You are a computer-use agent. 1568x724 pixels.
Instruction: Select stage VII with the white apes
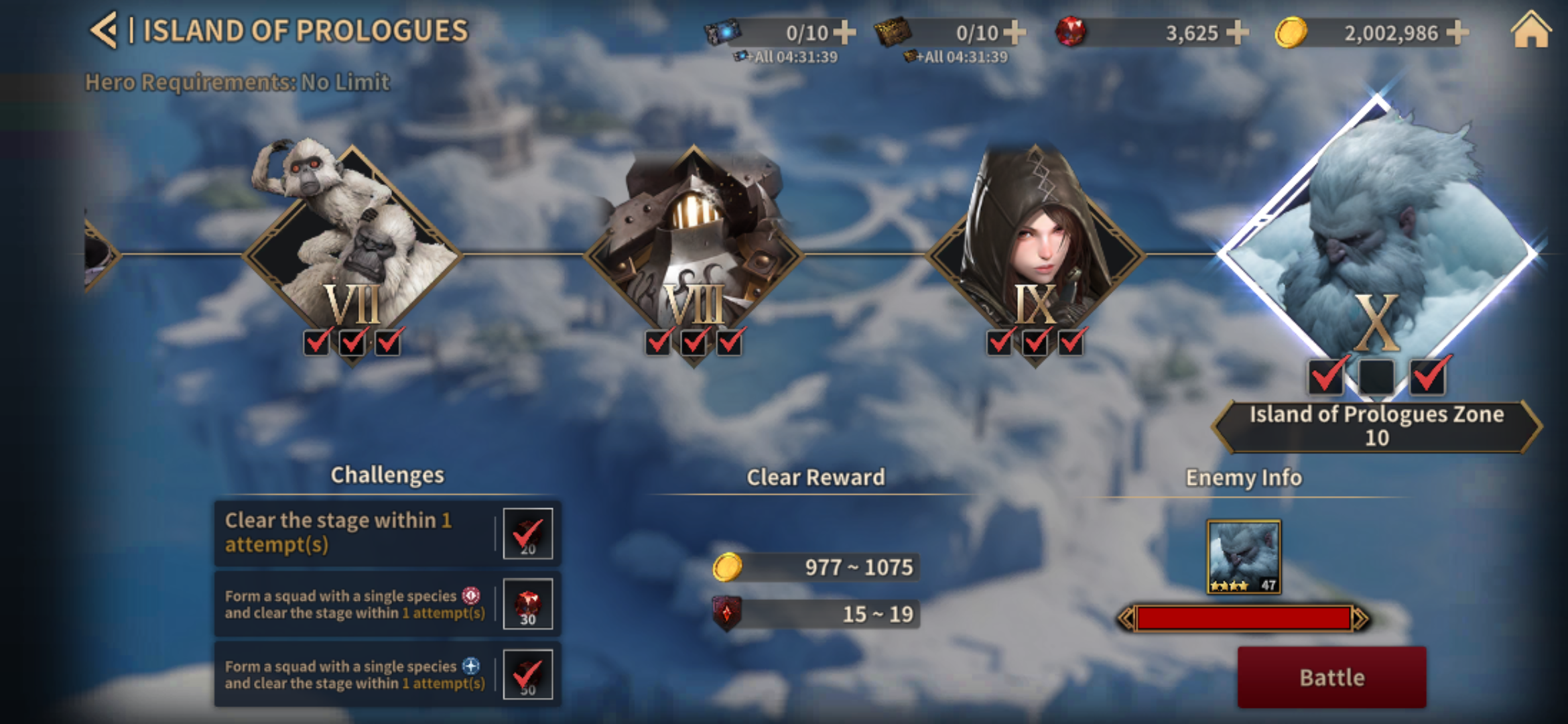point(352,253)
